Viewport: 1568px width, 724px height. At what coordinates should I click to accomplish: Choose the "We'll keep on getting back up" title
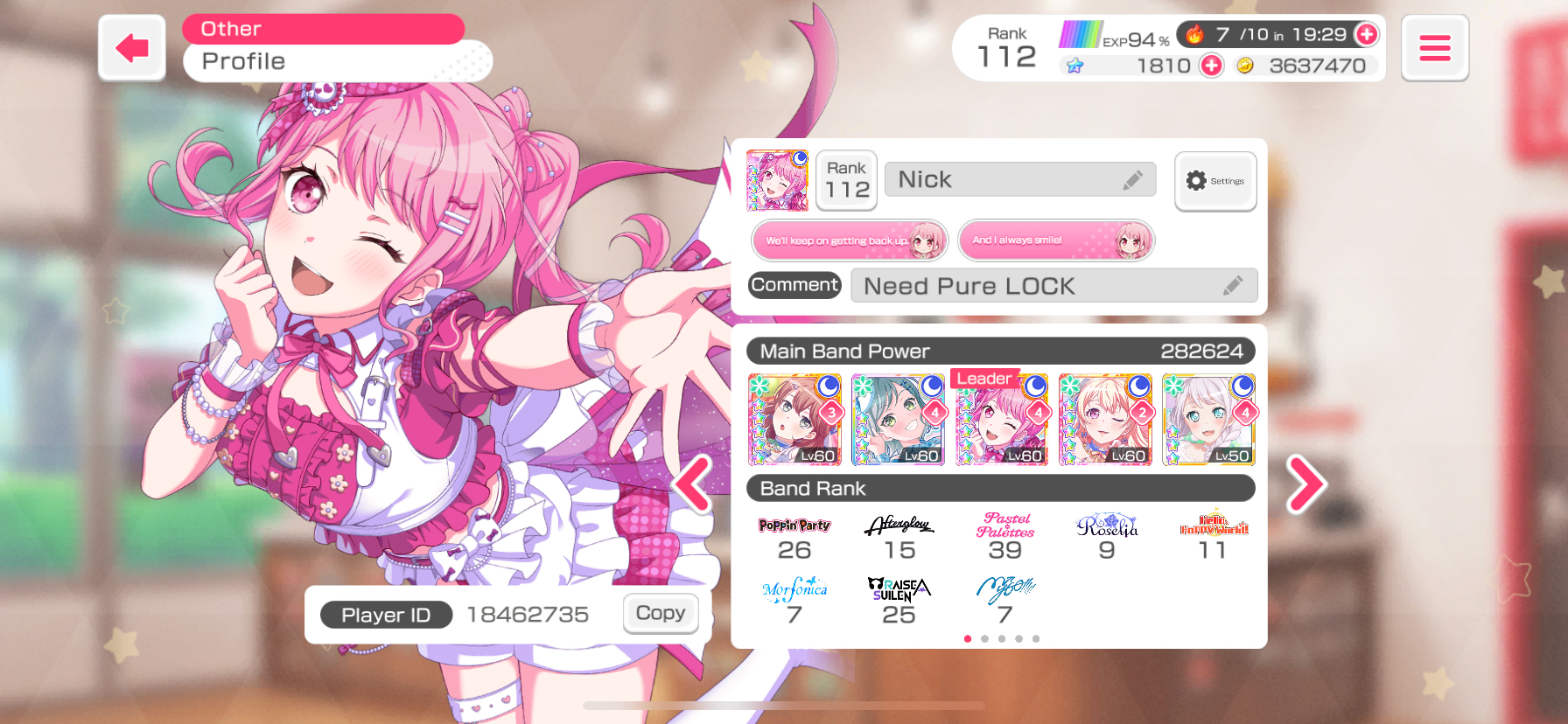(x=850, y=240)
